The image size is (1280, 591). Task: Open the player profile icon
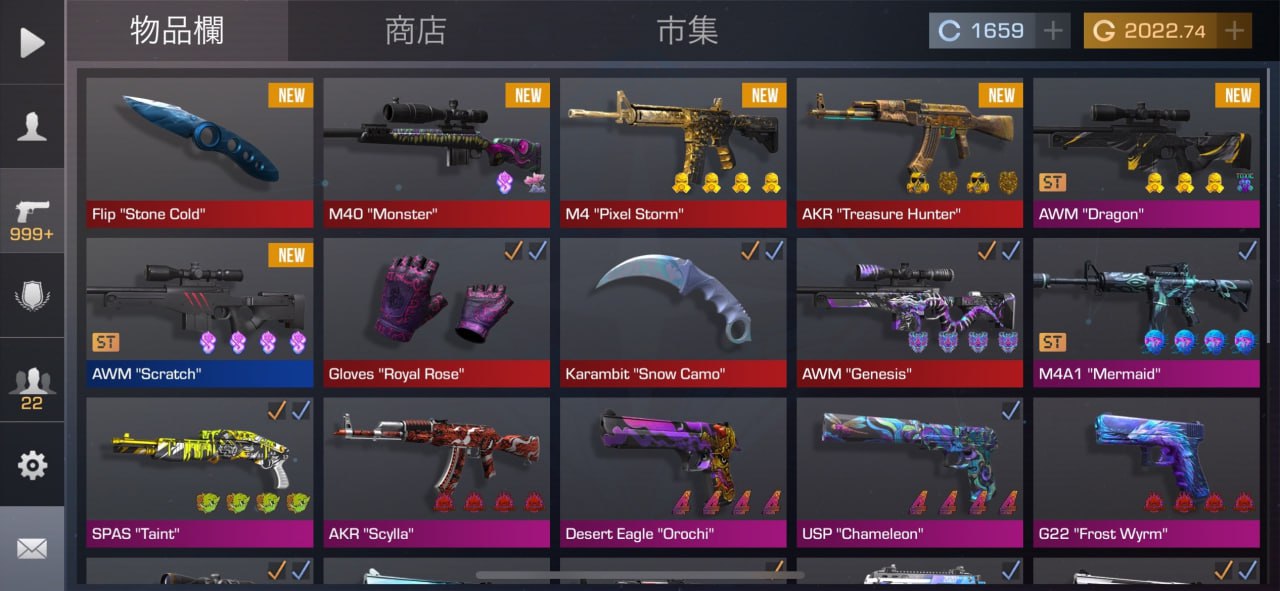click(32, 127)
